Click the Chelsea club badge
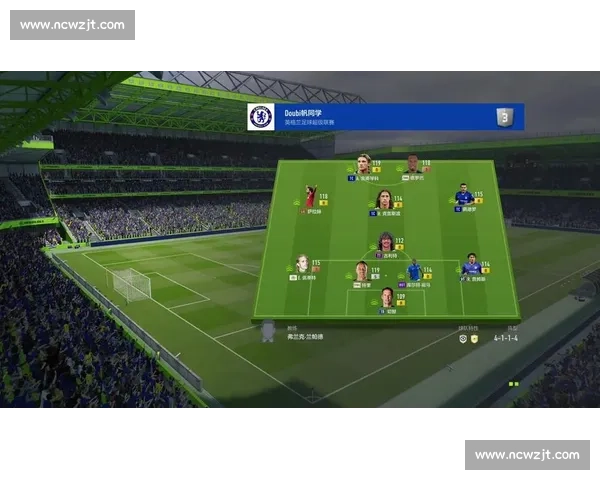The image size is (600, 480). tap(261, 117)
